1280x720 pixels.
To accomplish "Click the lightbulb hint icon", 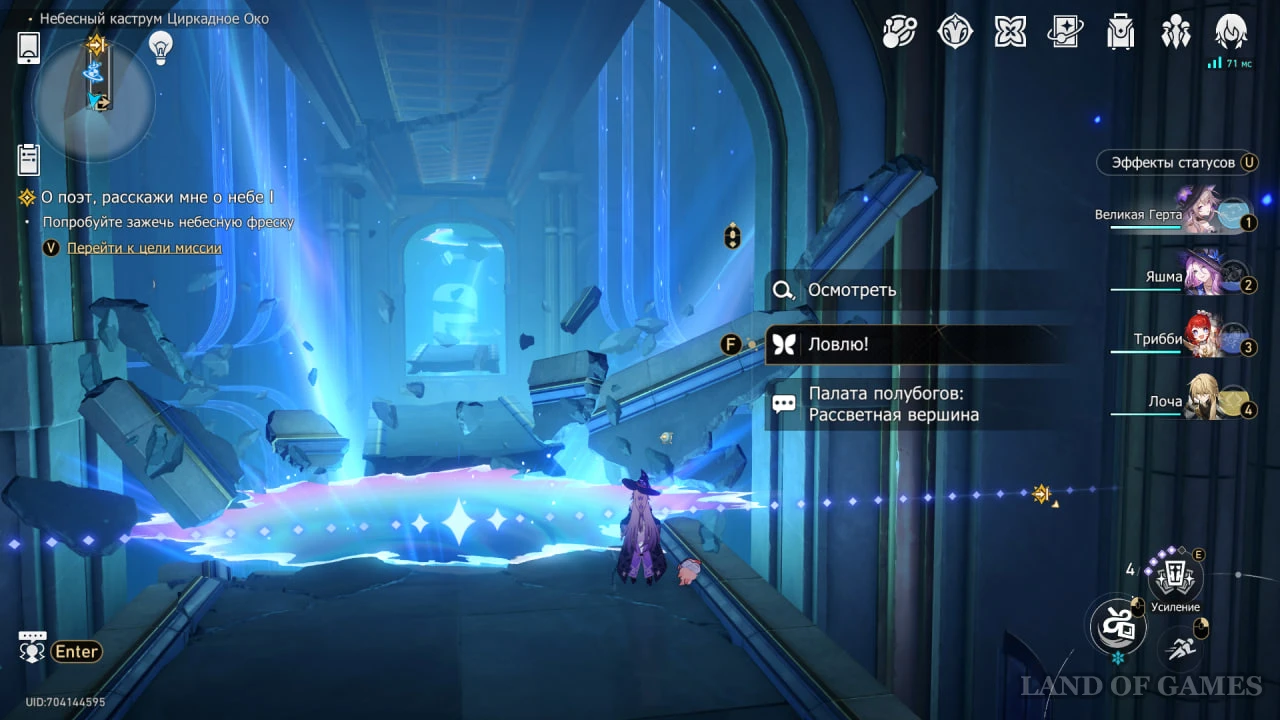I will tap(160, 45).
